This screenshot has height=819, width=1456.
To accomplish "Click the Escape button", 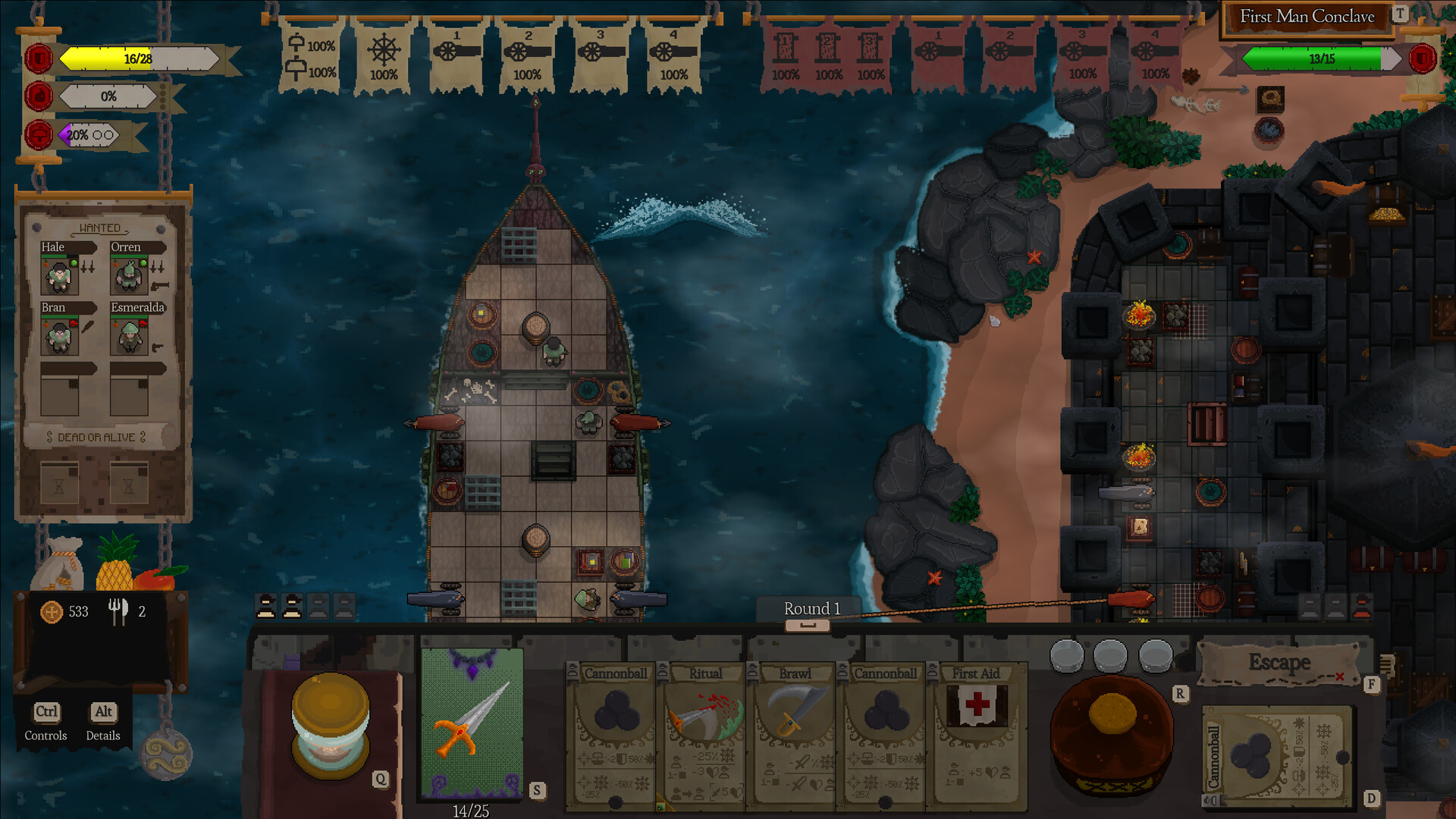I will [1280, 664].
